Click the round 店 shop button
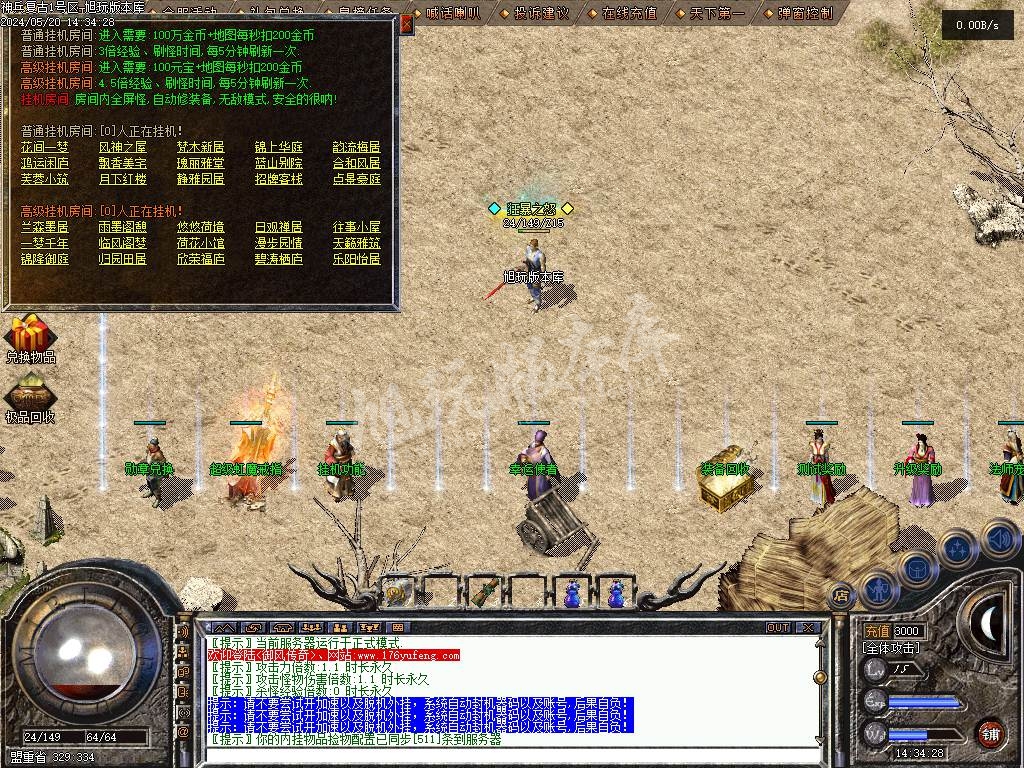Screen dimensions: 1024x768 tap(840, 596)
